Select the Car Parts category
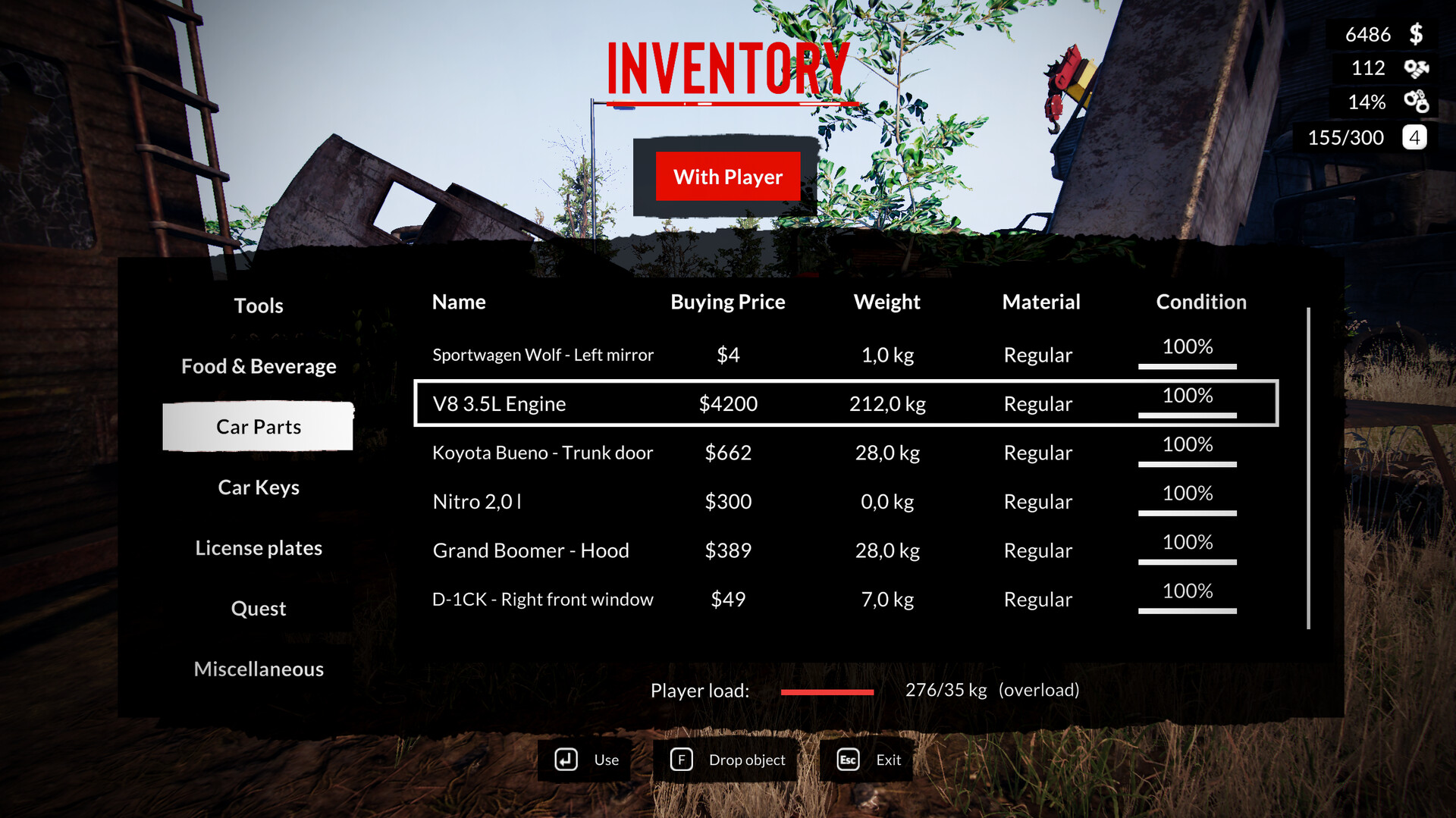This screenshot has height=818, width=1456. pyautogui.click(x=259, y=426)
